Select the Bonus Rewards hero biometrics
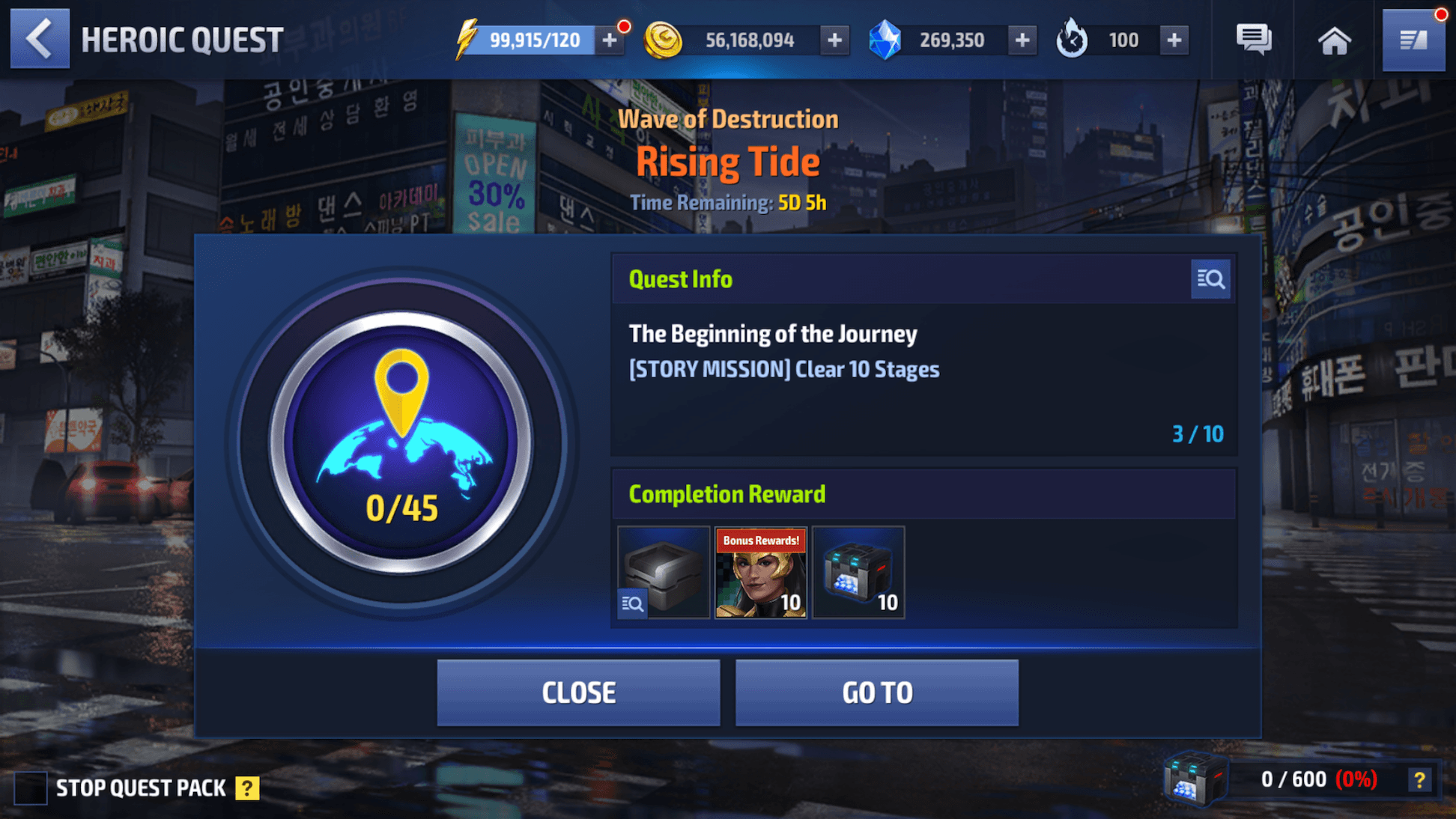The height and width of the screenshot is (819, 1456). (x=761, y=573)
